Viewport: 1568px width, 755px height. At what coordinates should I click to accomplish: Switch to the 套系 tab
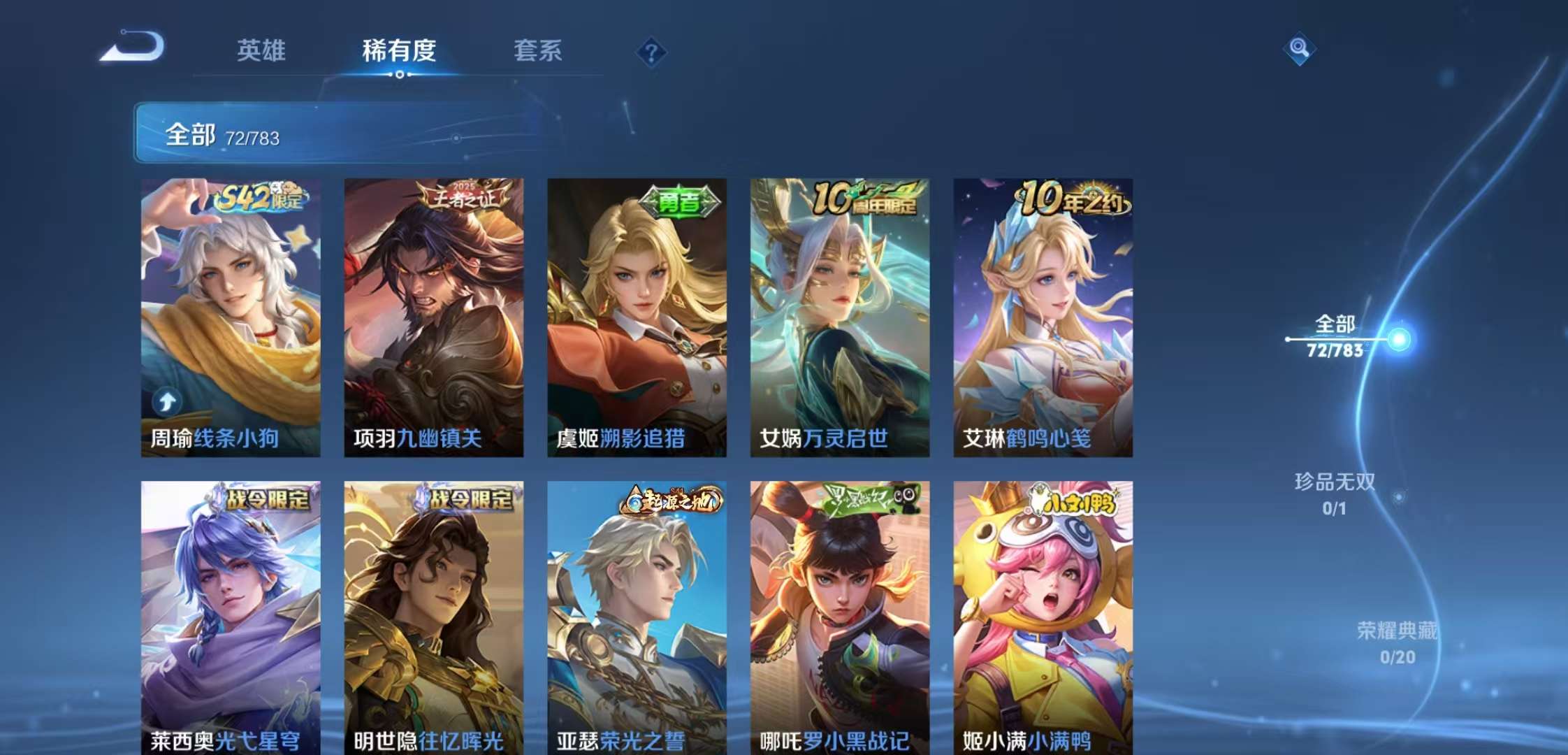pyautogui.click(x=539, y=51)
